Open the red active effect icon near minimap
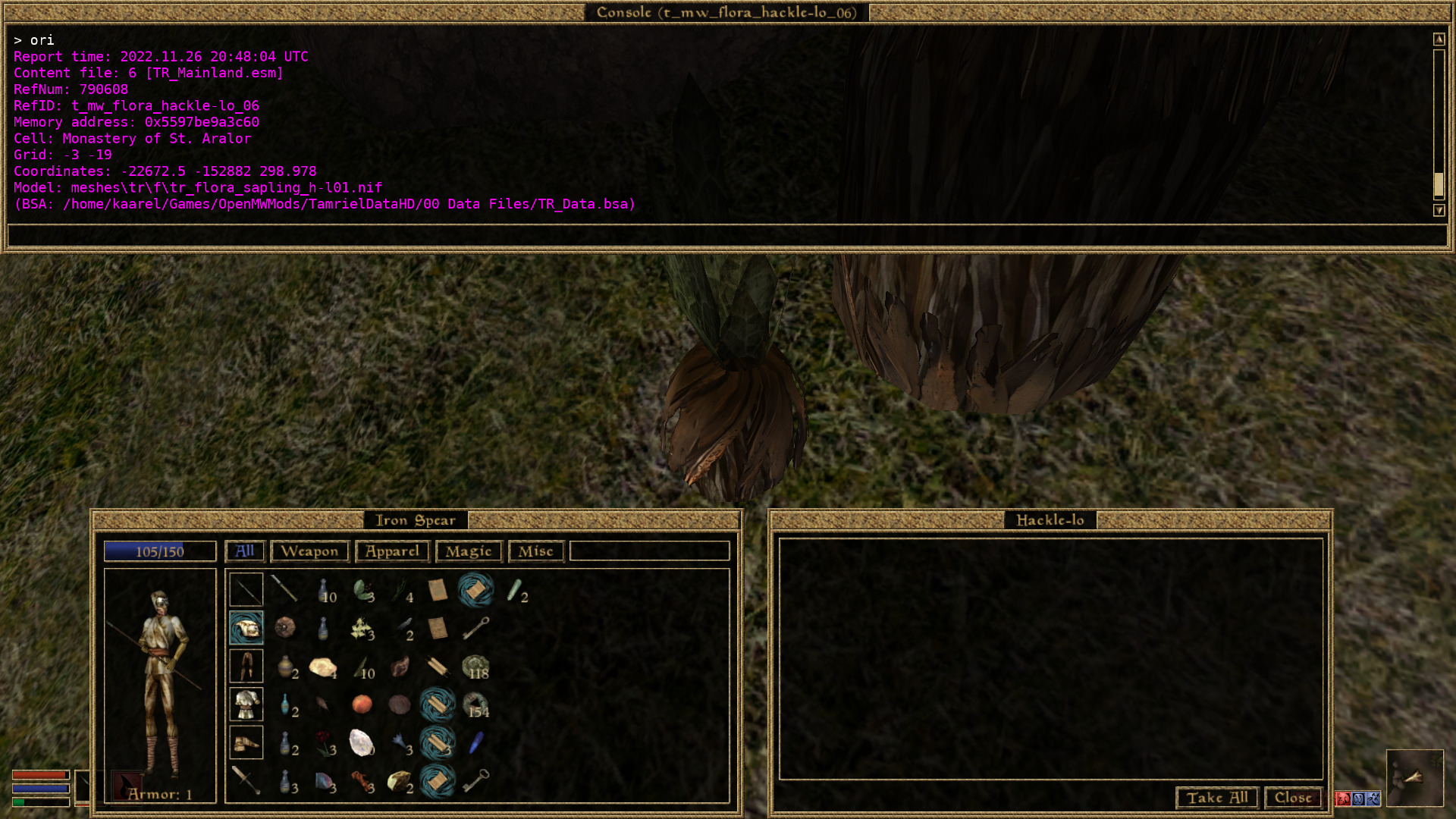The image size is (1456, 819). point(1343,799)
